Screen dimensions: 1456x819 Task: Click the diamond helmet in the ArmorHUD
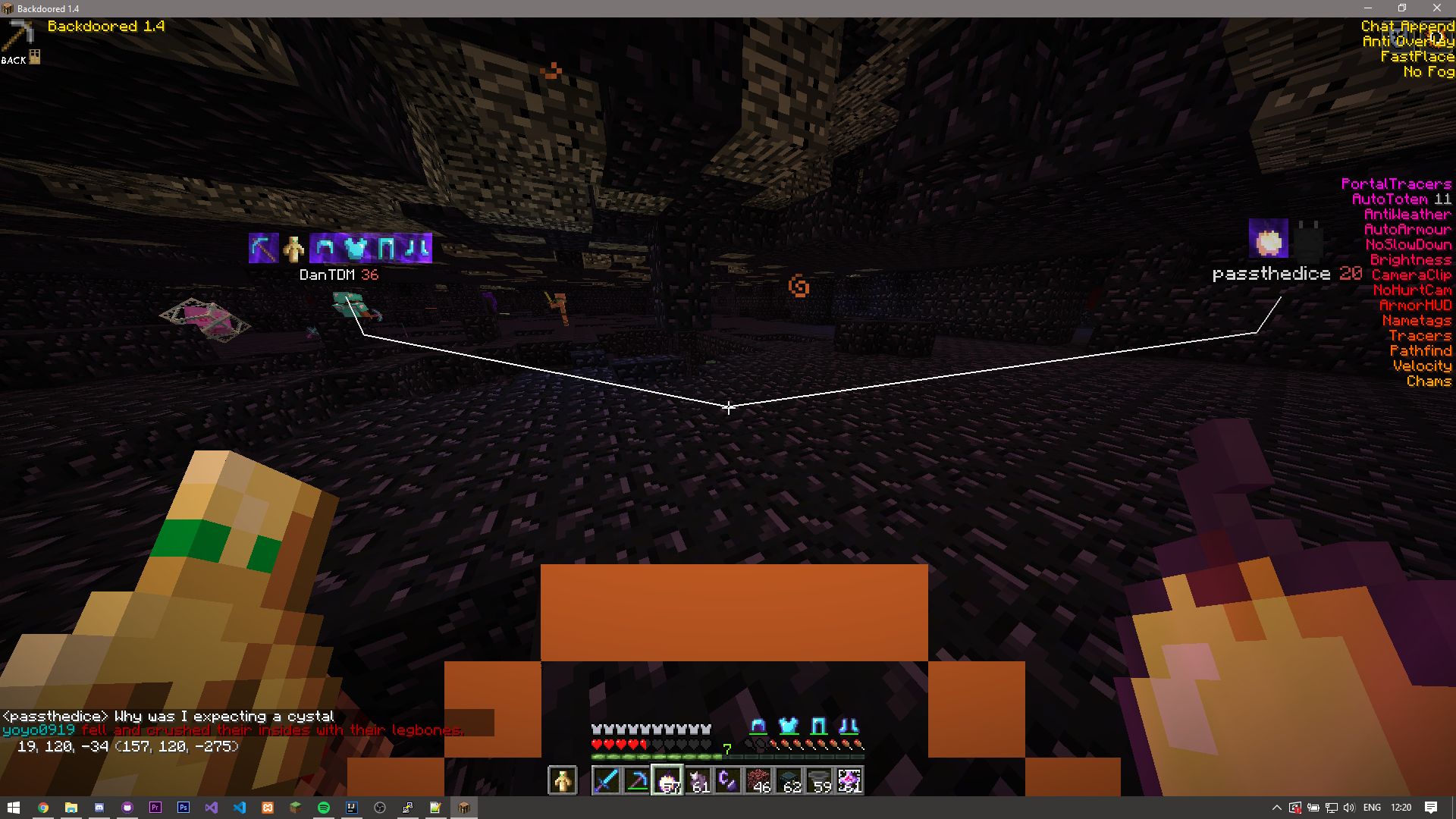757,726
